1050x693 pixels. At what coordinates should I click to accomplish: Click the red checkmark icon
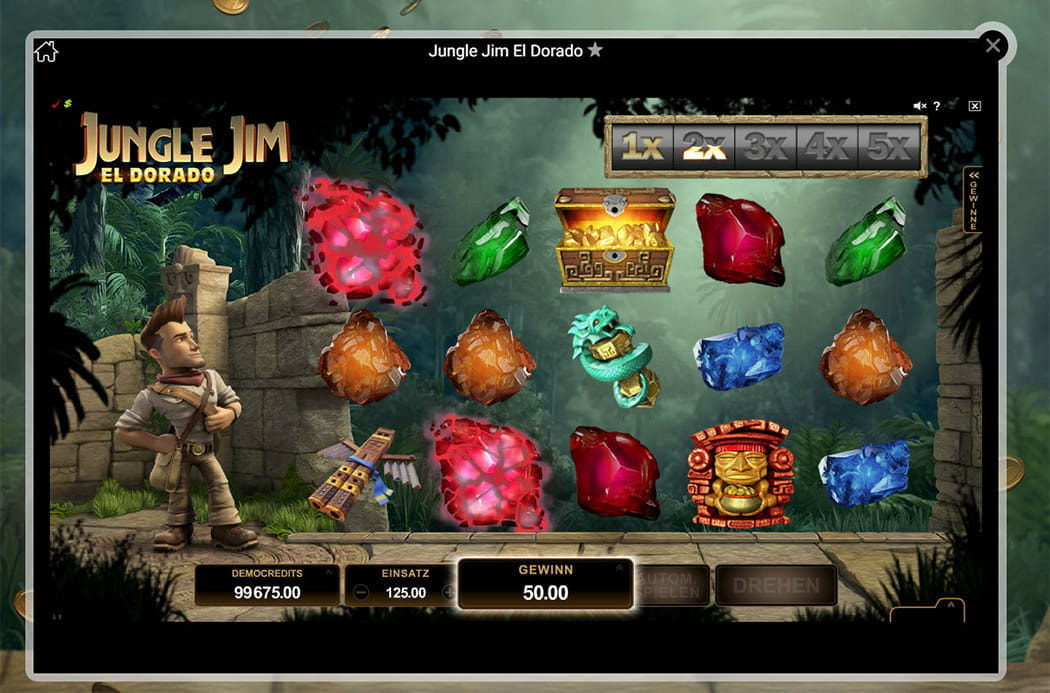pos(57,103)
